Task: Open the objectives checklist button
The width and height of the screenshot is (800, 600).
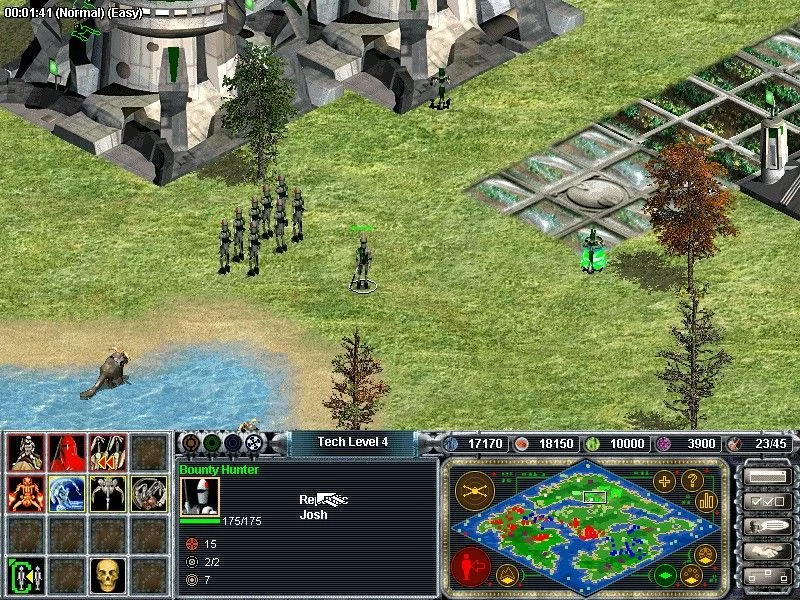Action: pos(763,501)
